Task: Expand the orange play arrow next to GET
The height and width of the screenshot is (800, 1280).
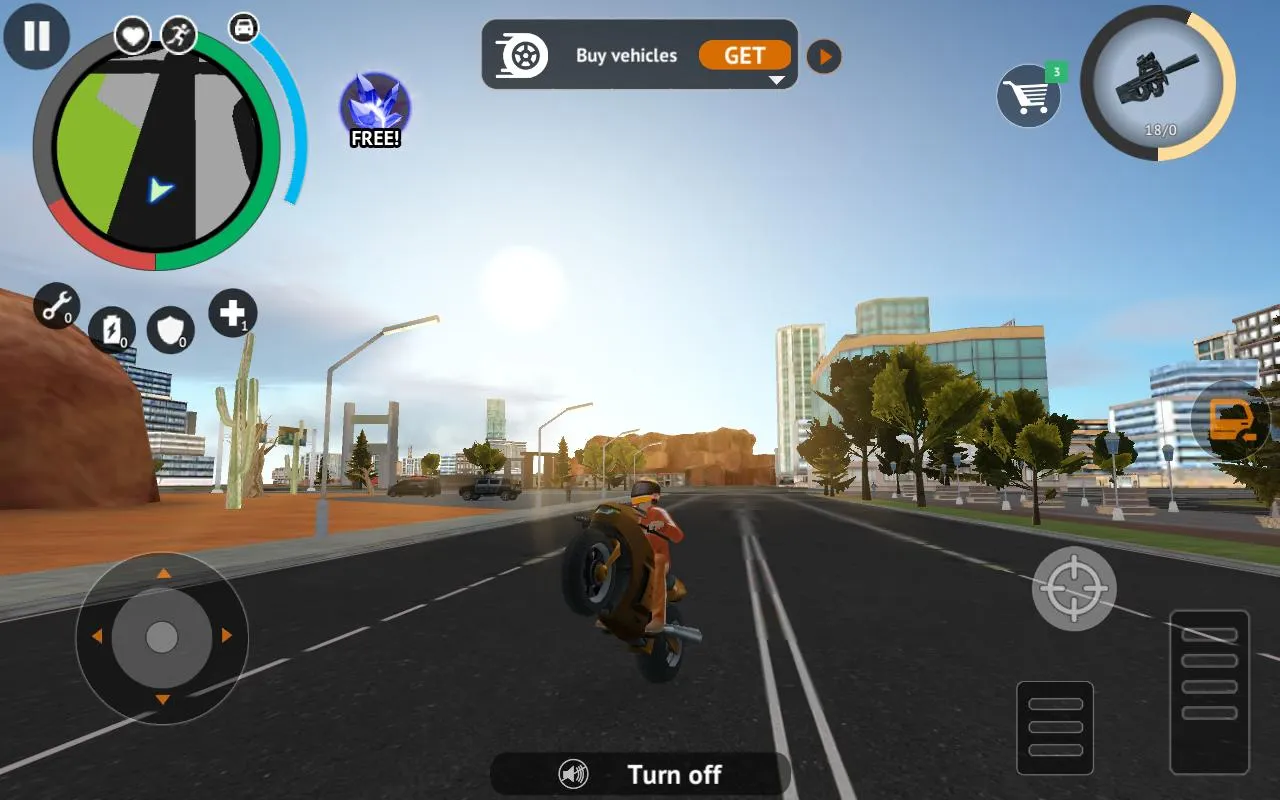Action: coord(823,57)
